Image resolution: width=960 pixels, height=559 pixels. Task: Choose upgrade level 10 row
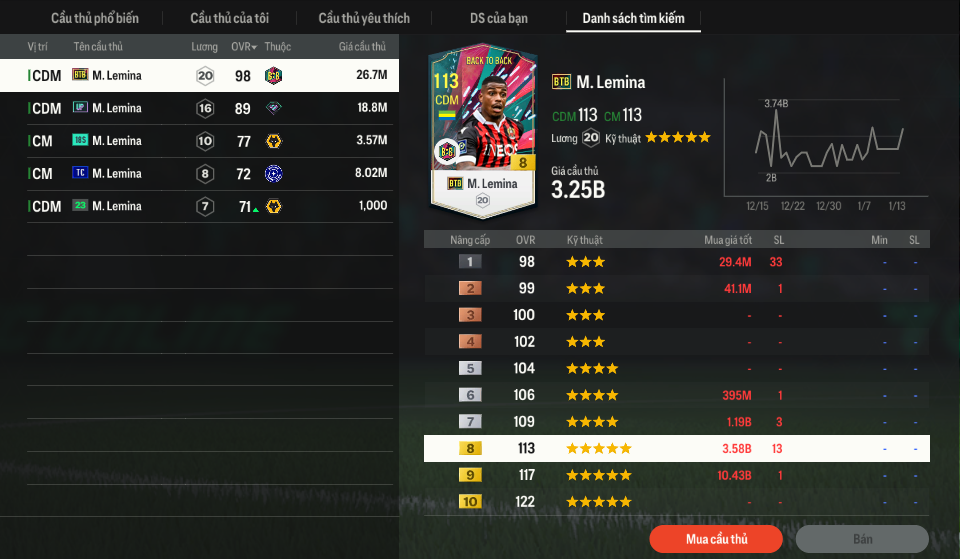click(676, 502)
